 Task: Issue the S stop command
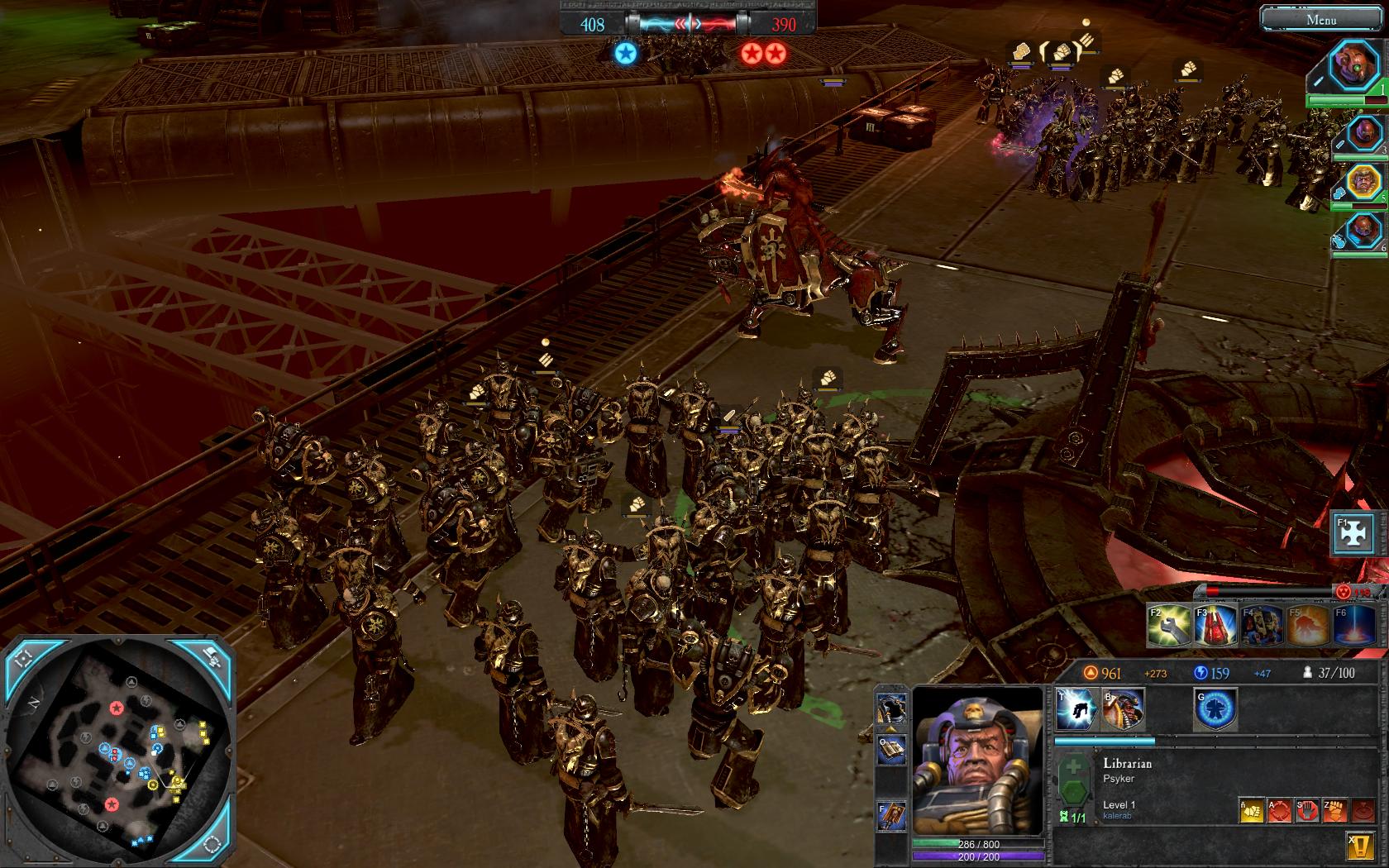click(x=1308, y=811)
